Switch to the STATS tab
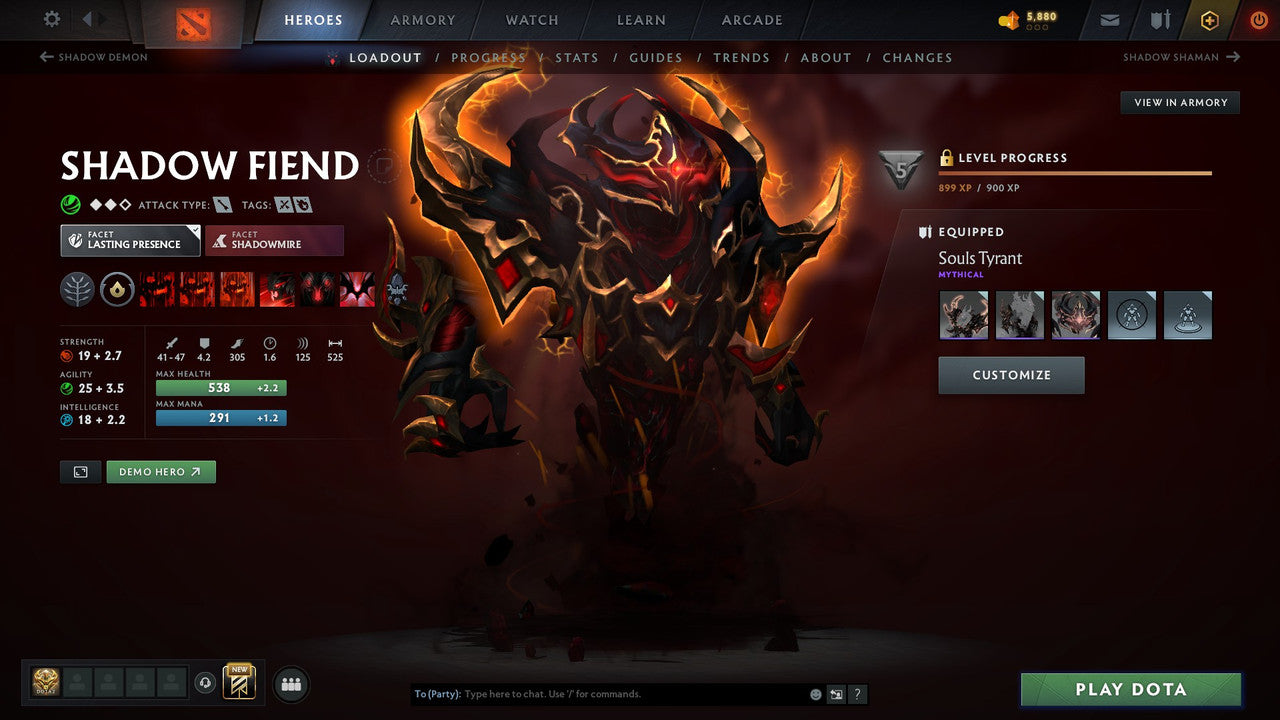 tap(577, 57)
